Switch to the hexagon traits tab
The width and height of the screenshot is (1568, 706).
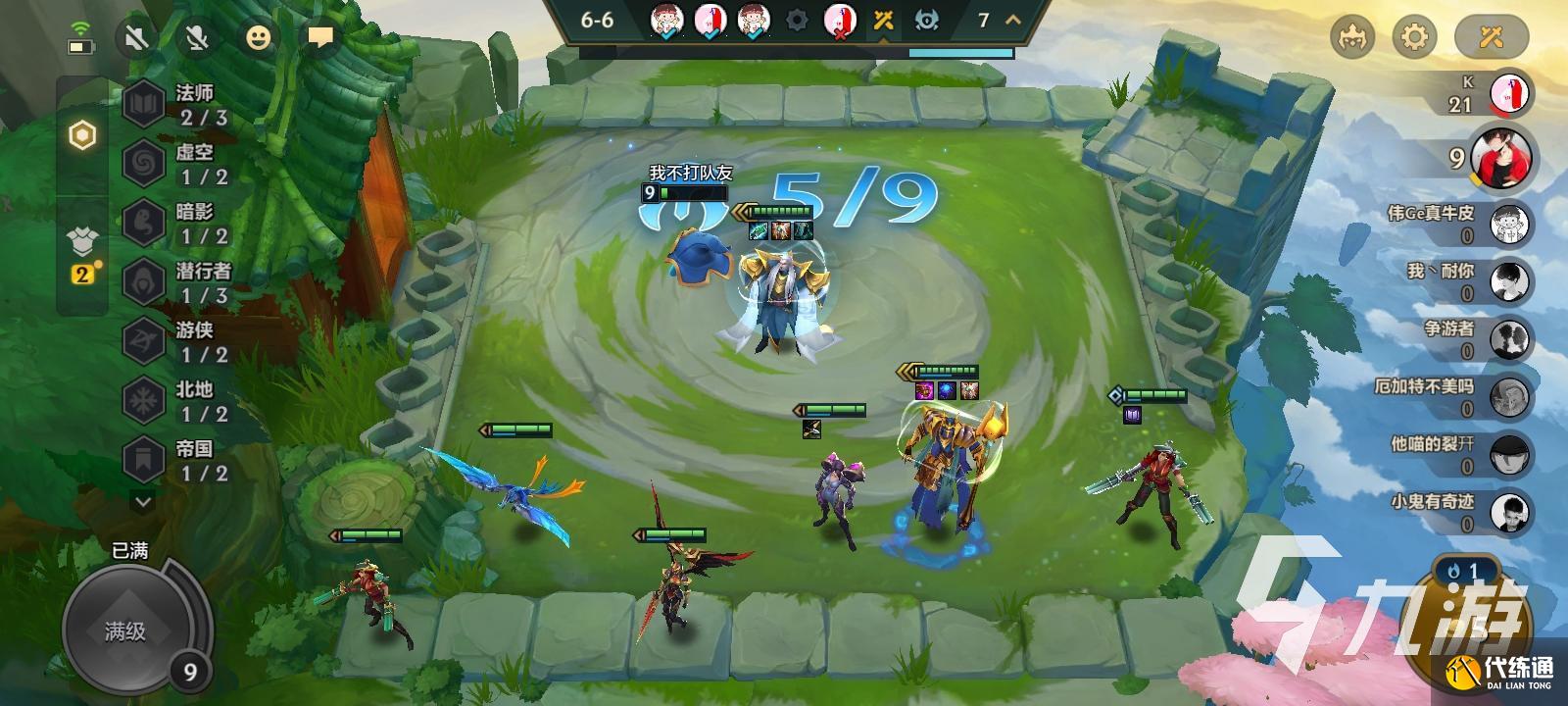(x=82, y=136)
